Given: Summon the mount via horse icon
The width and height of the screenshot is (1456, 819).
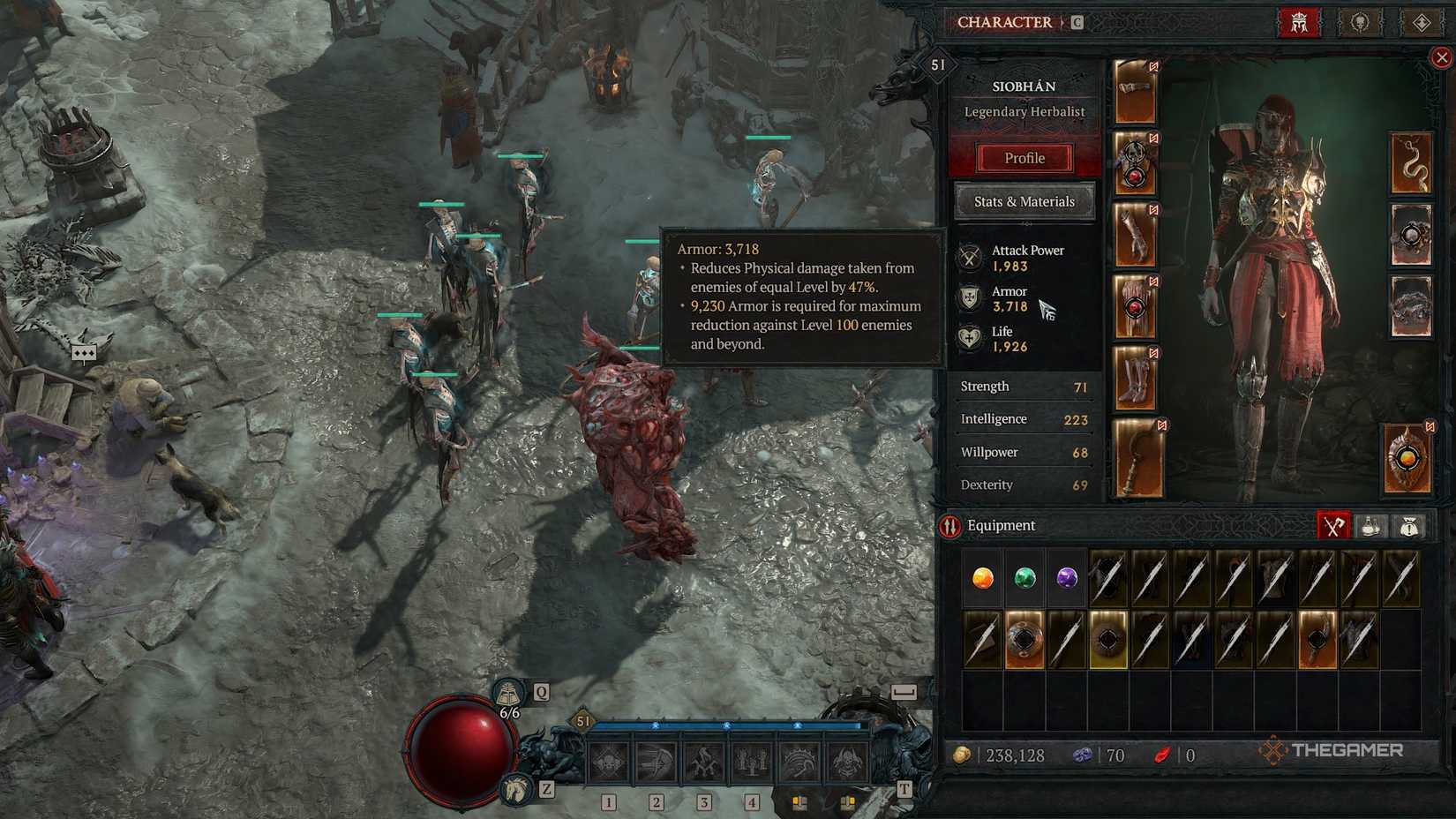Looking at the screenshot, I should (x=516, y=788).
